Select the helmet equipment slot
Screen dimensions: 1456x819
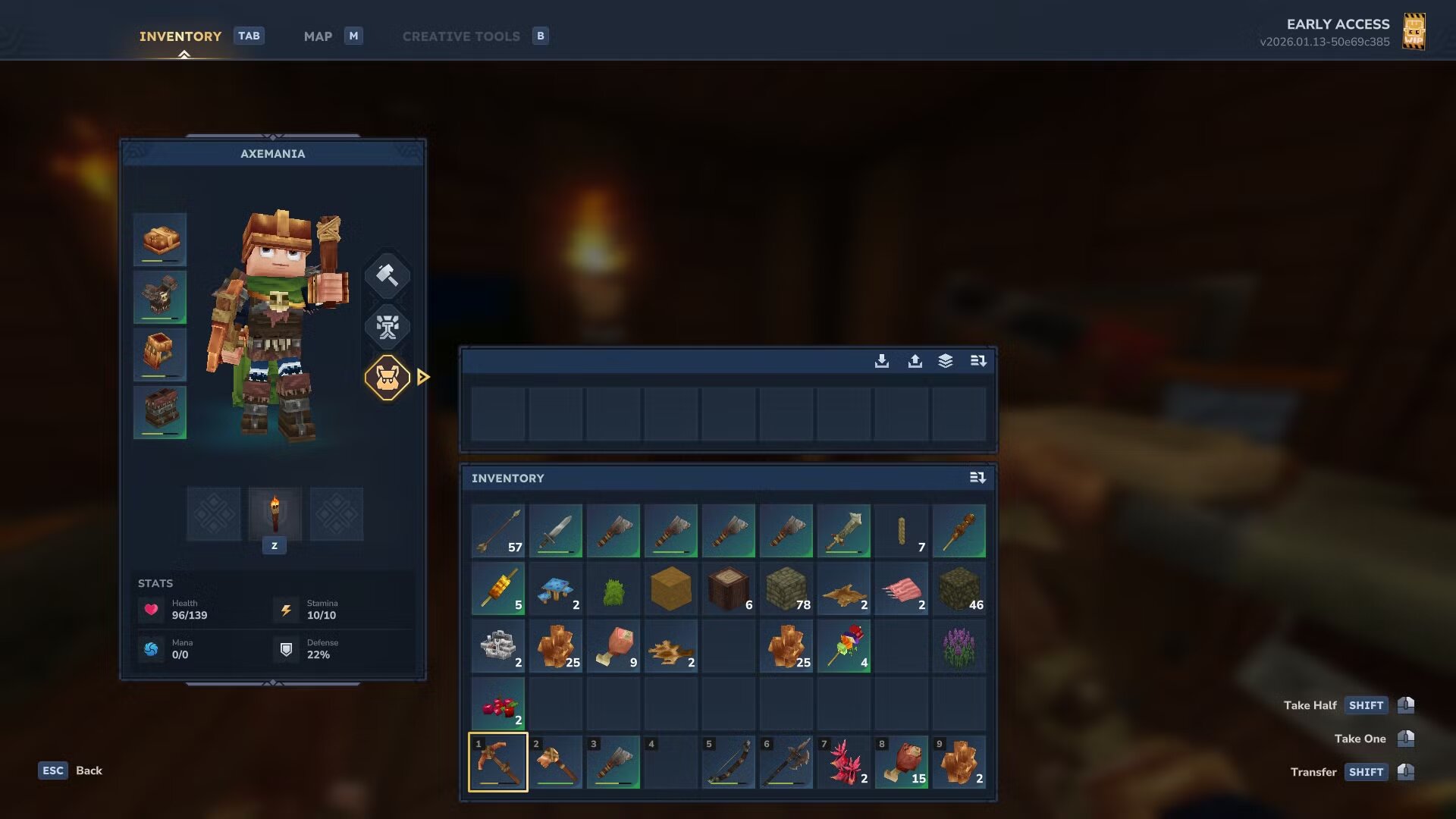159,240
